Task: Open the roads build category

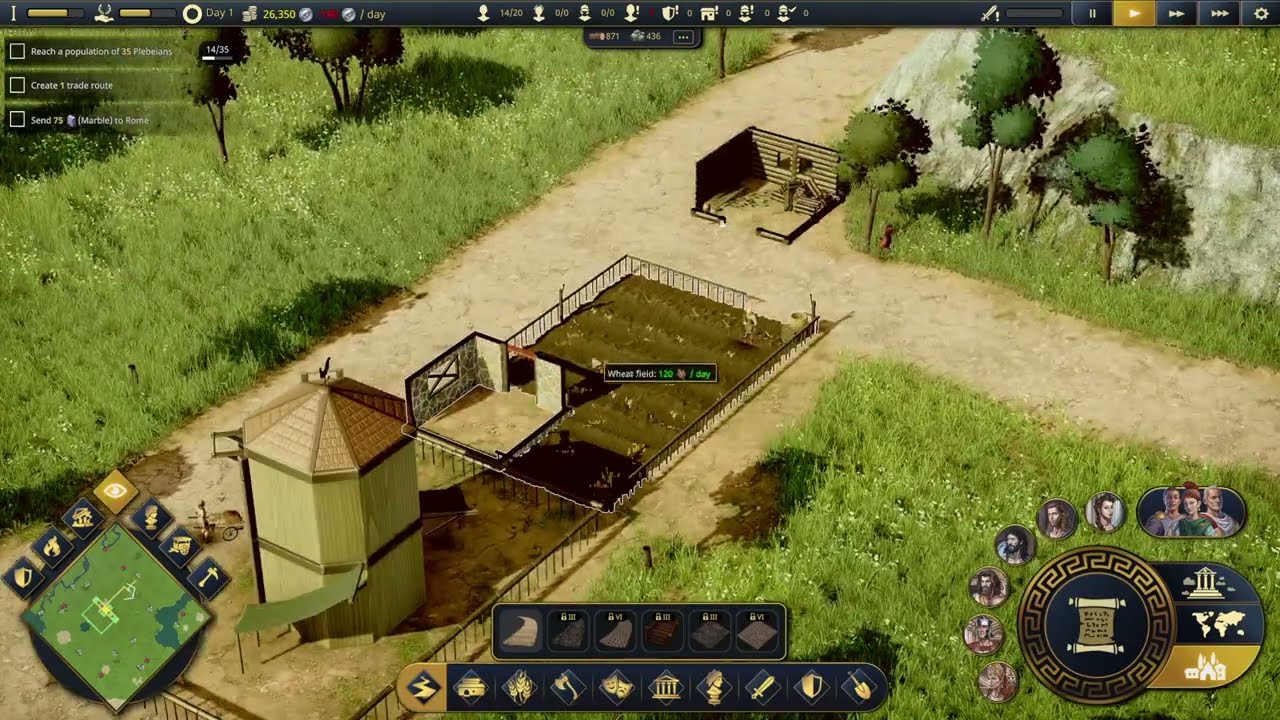Action: click(423, 688)
